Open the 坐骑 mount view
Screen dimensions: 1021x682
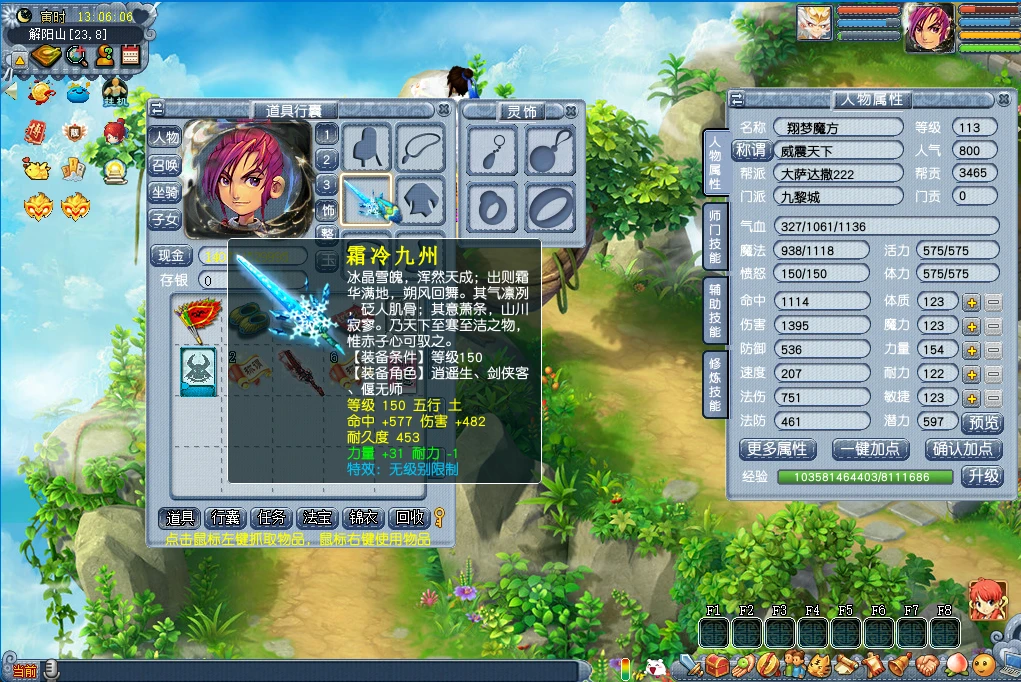(x=165, y=192)
